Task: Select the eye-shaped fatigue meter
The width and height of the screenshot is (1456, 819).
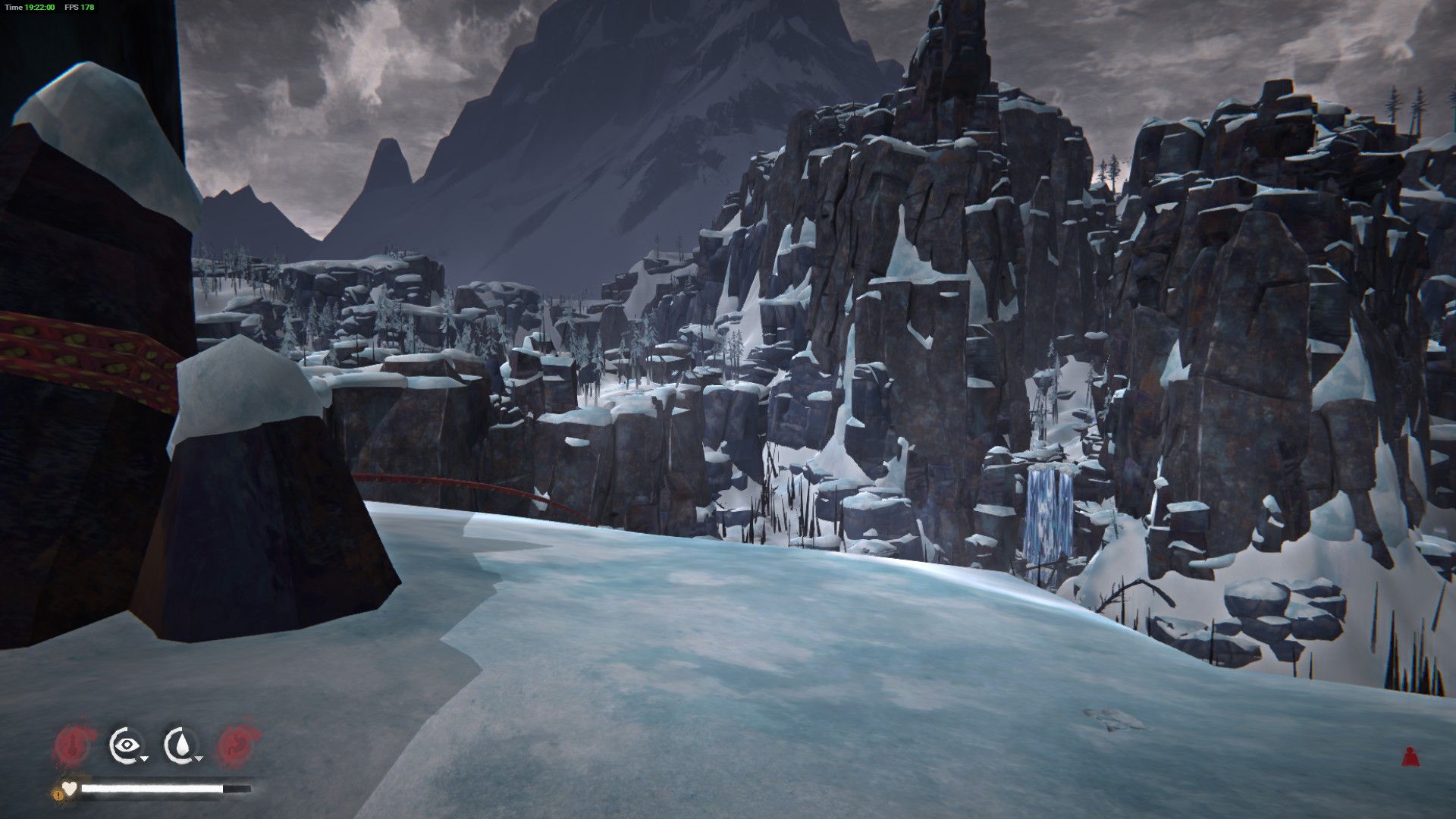Action: (x=124, y=745)
